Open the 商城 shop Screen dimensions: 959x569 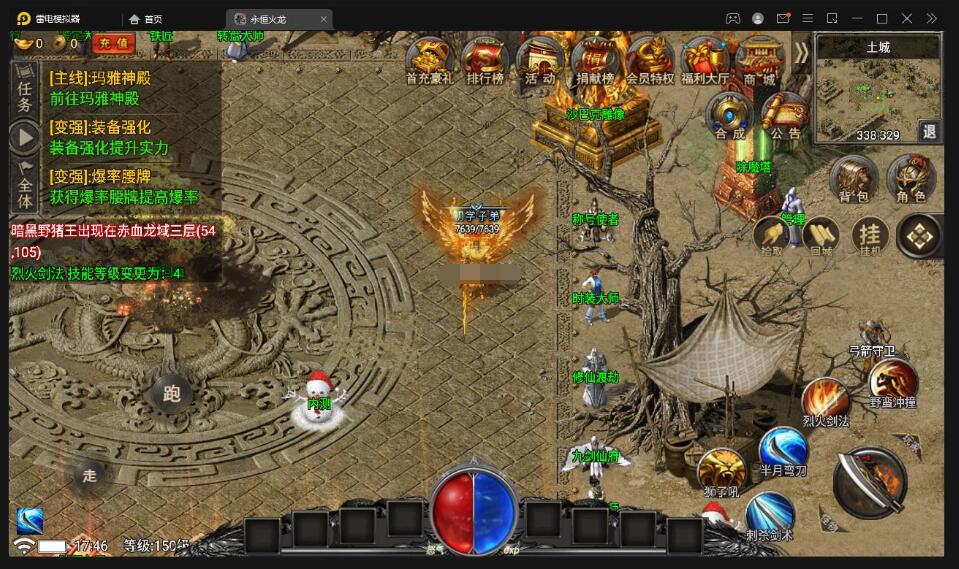click(759, 58)
